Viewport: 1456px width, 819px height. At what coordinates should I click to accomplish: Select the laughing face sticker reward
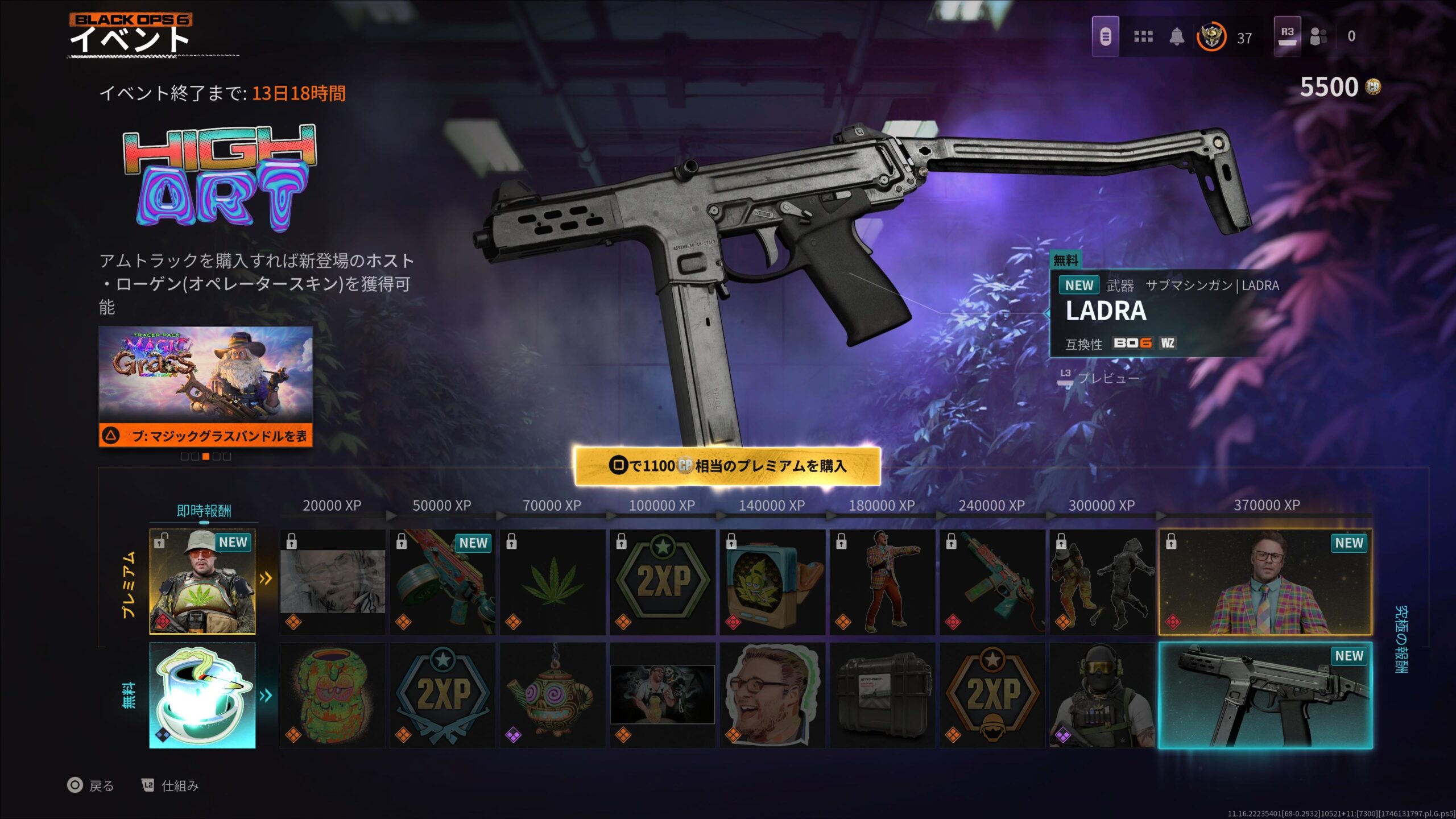coord(772,695)
